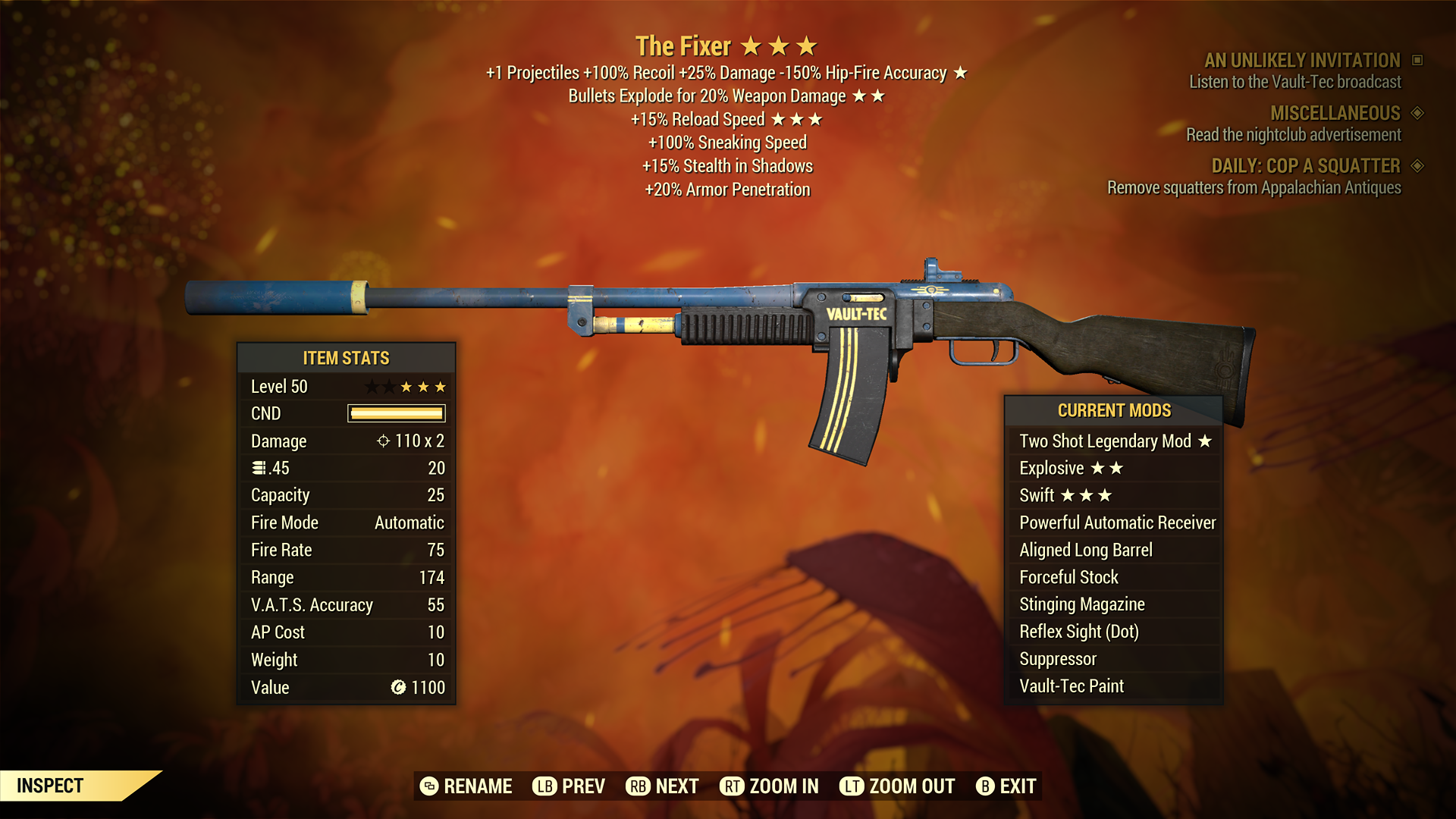Go to the Prev item
Screen dimensions: 1456x819
[569, 786]
